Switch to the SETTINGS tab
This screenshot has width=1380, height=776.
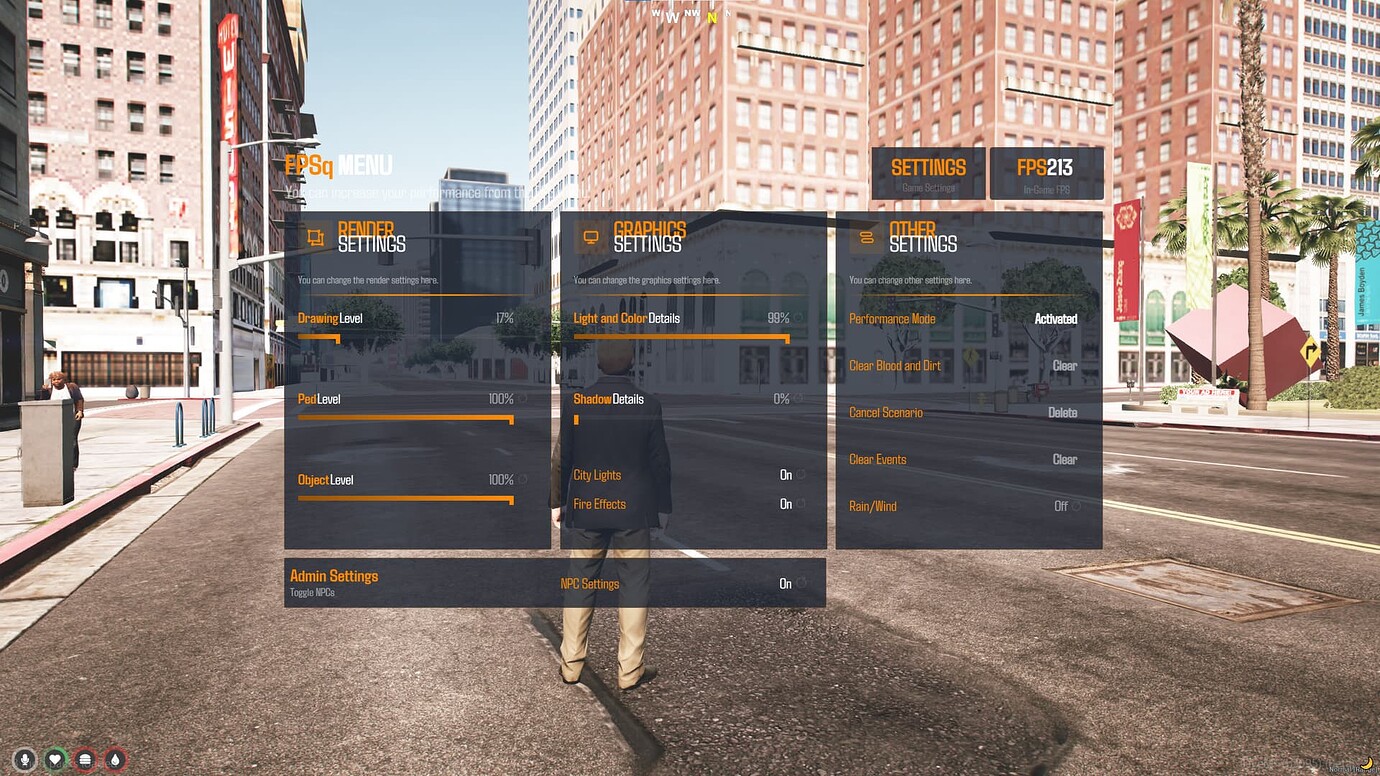928,172
